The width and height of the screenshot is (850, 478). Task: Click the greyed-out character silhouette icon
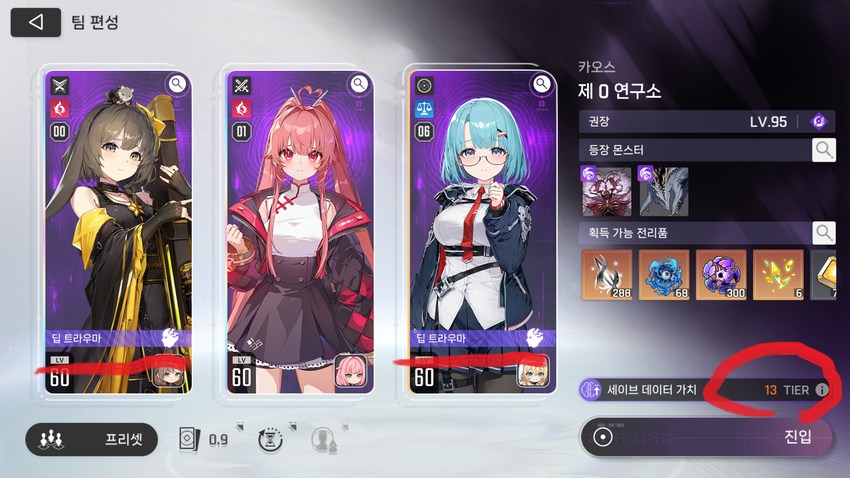pyautogui.click(x=322, y=439)
